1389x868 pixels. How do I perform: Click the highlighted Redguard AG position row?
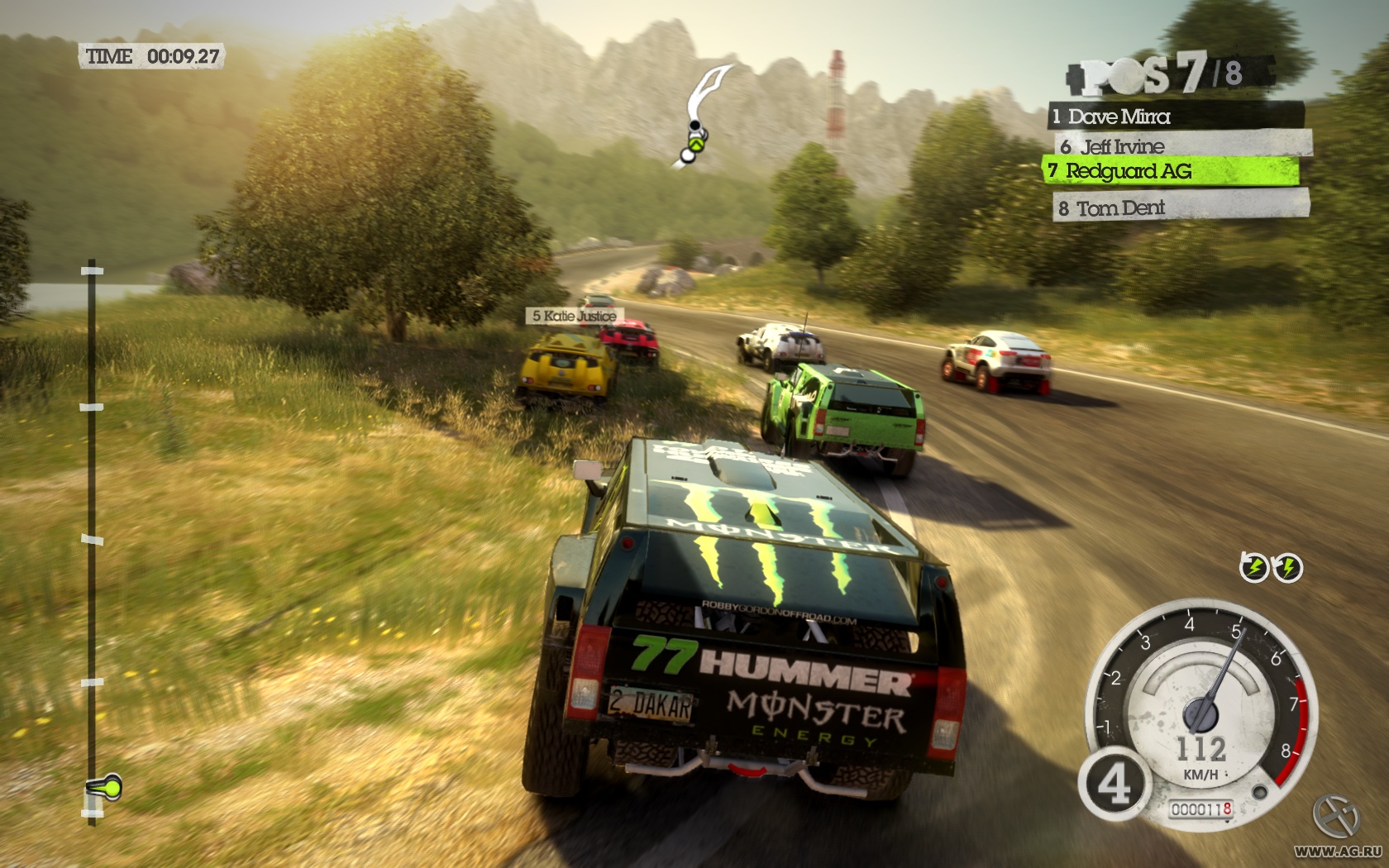tap(1171, 171)
